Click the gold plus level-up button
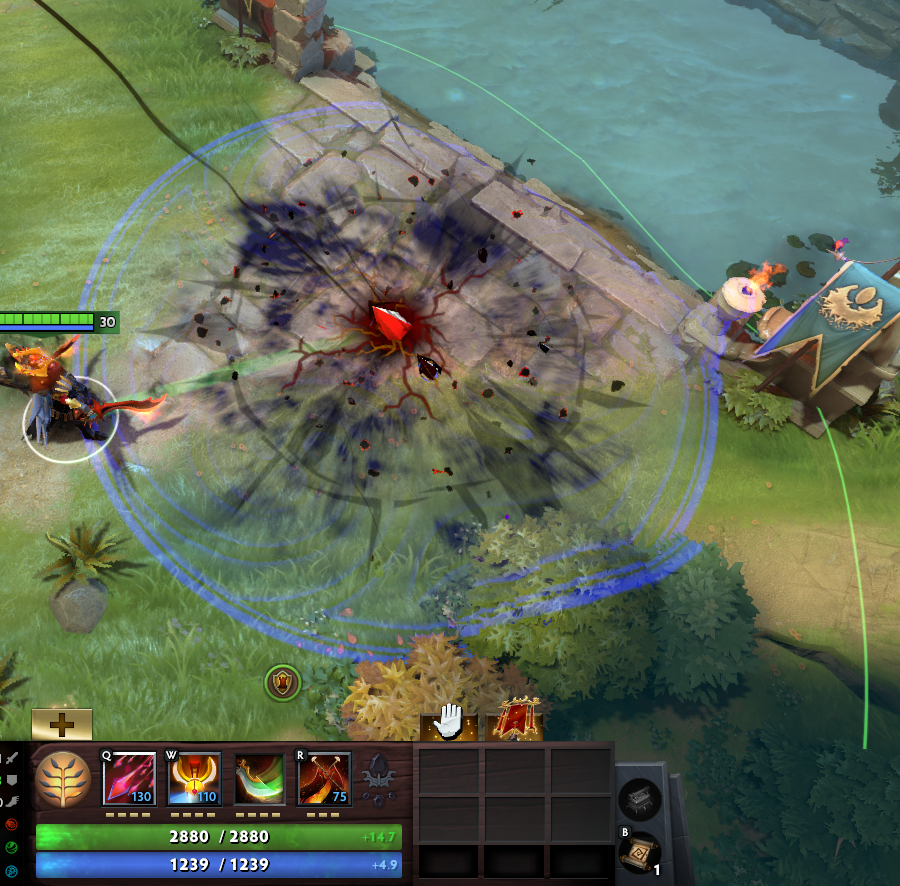Image resolution: width=900 pixels, height=886 pixels. click(62, 724)
